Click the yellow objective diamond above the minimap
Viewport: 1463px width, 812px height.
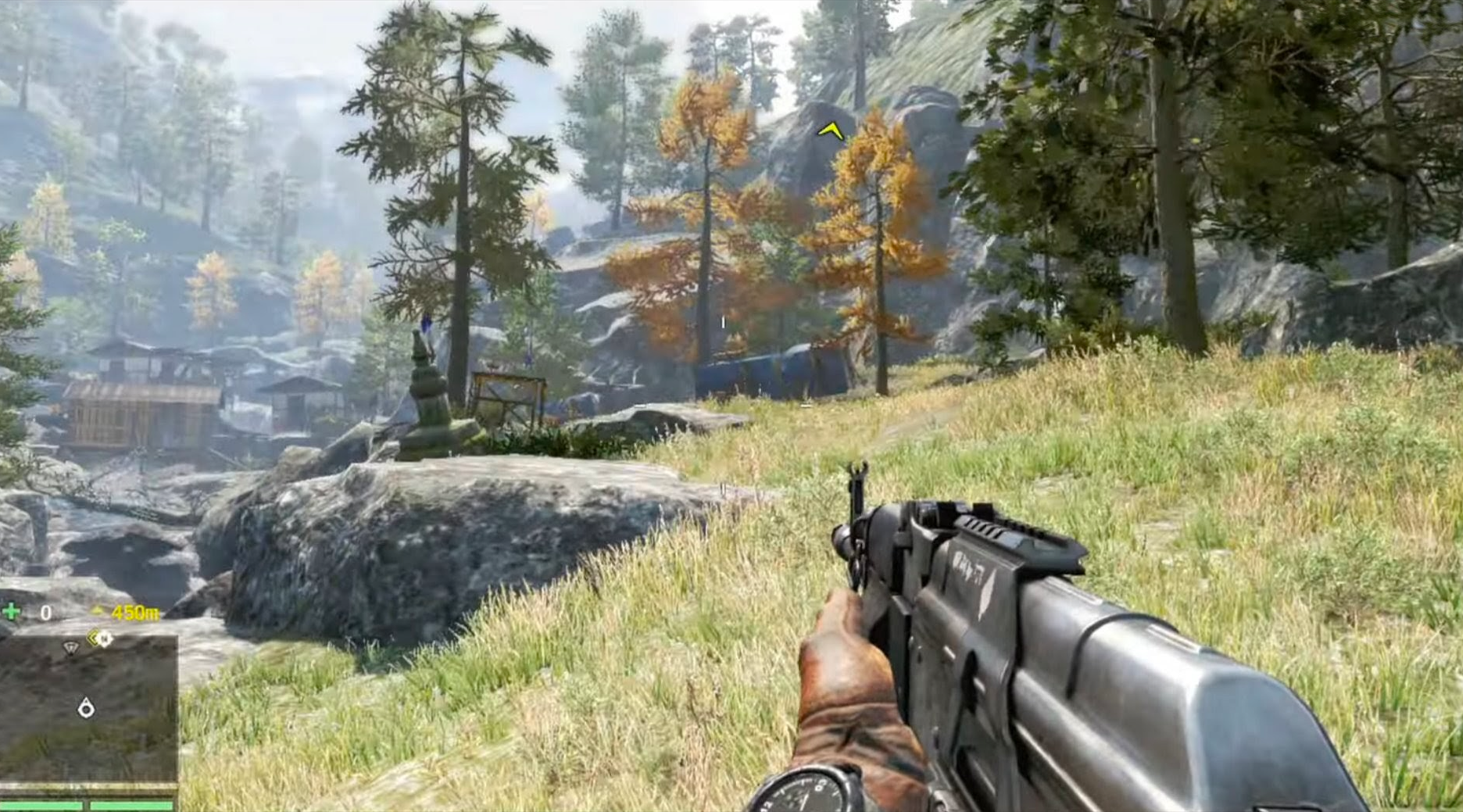point(93,637)
